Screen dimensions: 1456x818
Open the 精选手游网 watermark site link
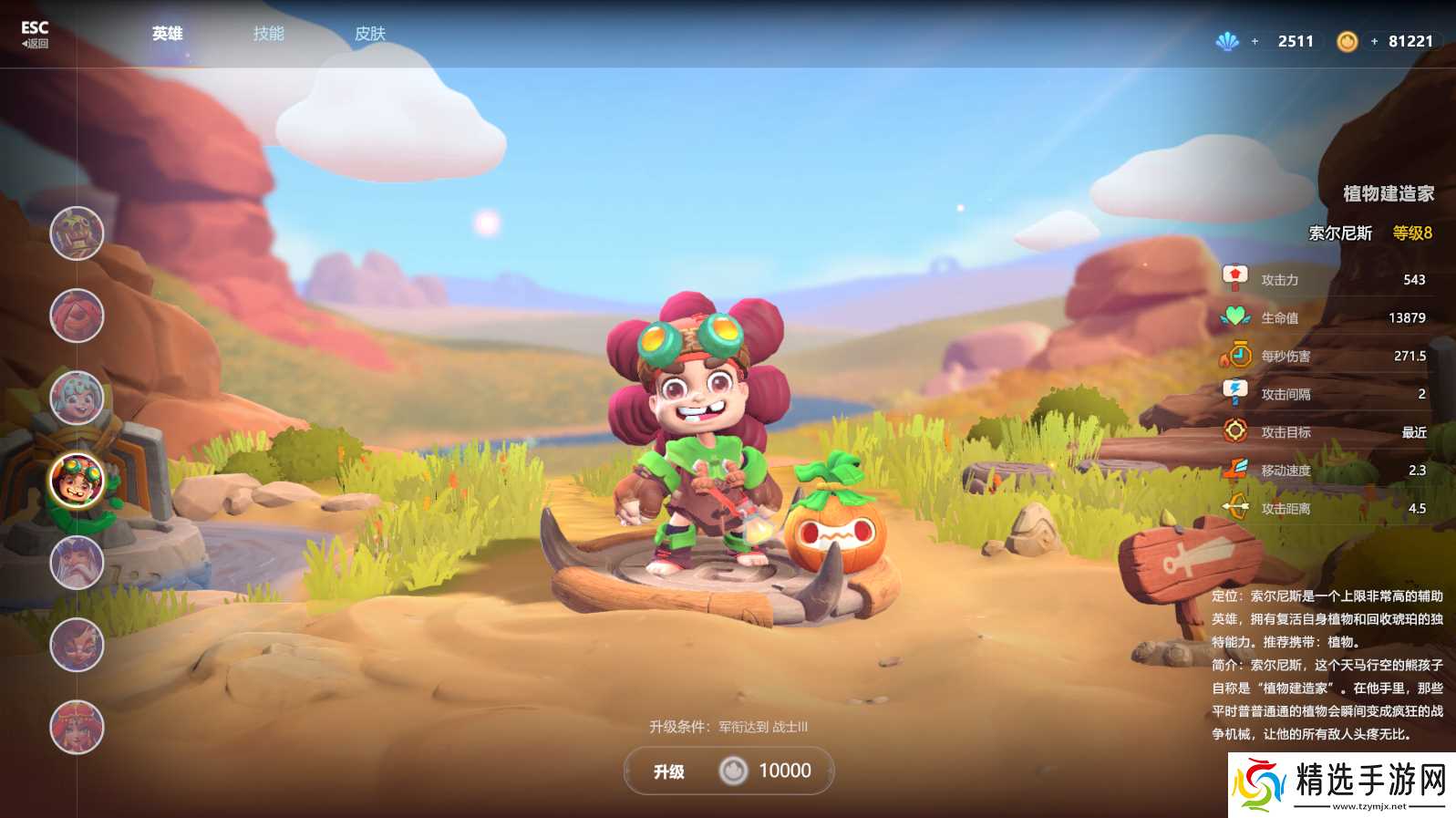1341,785
